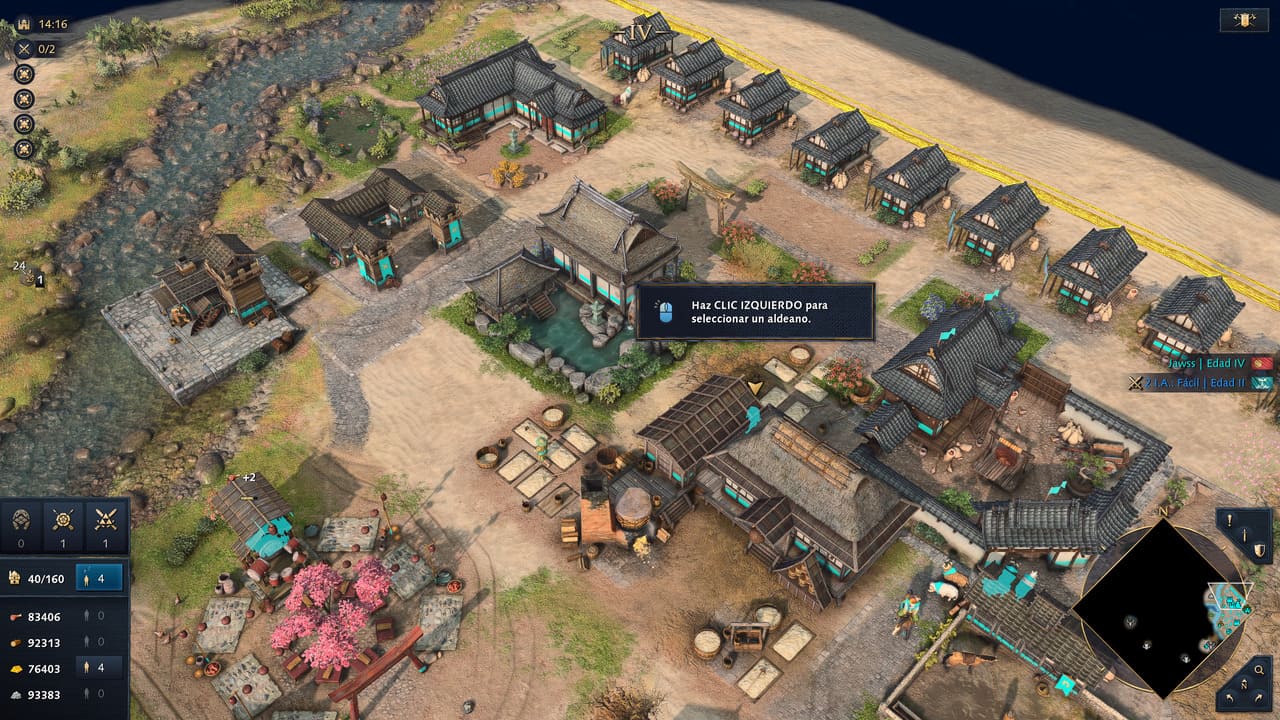Reset camera to north with N button
The width and height of the screenshot is (1280, 720).
[x=1245, y=685]
